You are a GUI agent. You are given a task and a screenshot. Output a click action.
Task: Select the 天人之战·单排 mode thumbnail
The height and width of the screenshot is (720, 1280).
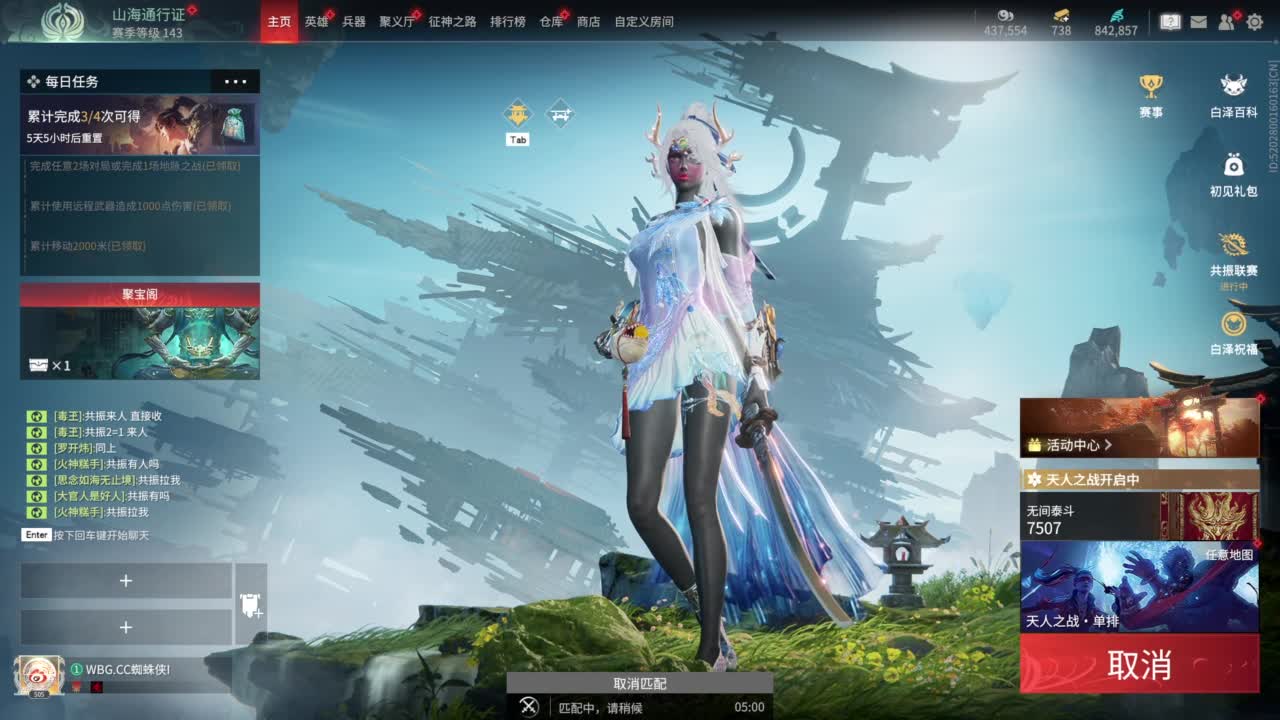[x=1138, y=589]
